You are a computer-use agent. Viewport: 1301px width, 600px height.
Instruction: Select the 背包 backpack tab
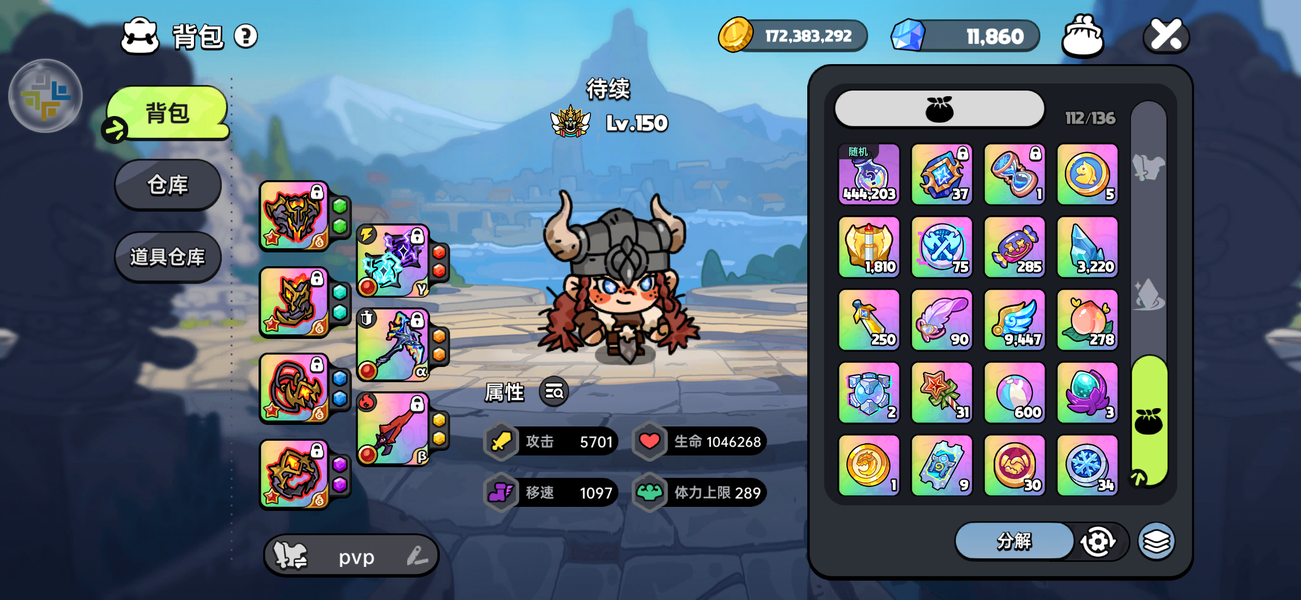click(168, 113)
